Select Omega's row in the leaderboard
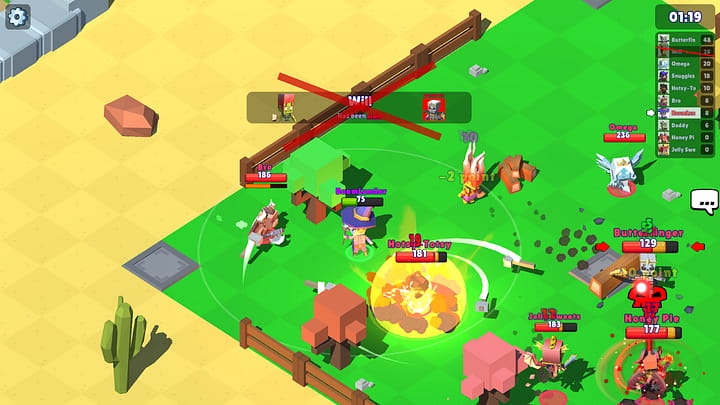 click(x=685, y=64)
